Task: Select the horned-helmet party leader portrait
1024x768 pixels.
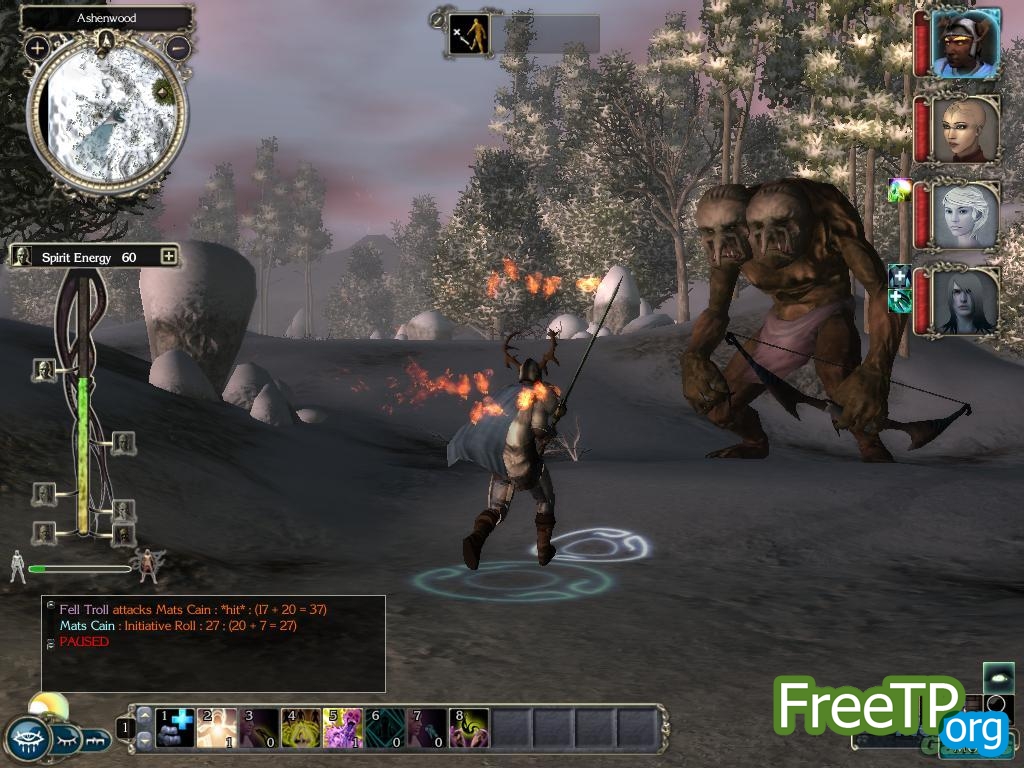Action: [966, 44]
